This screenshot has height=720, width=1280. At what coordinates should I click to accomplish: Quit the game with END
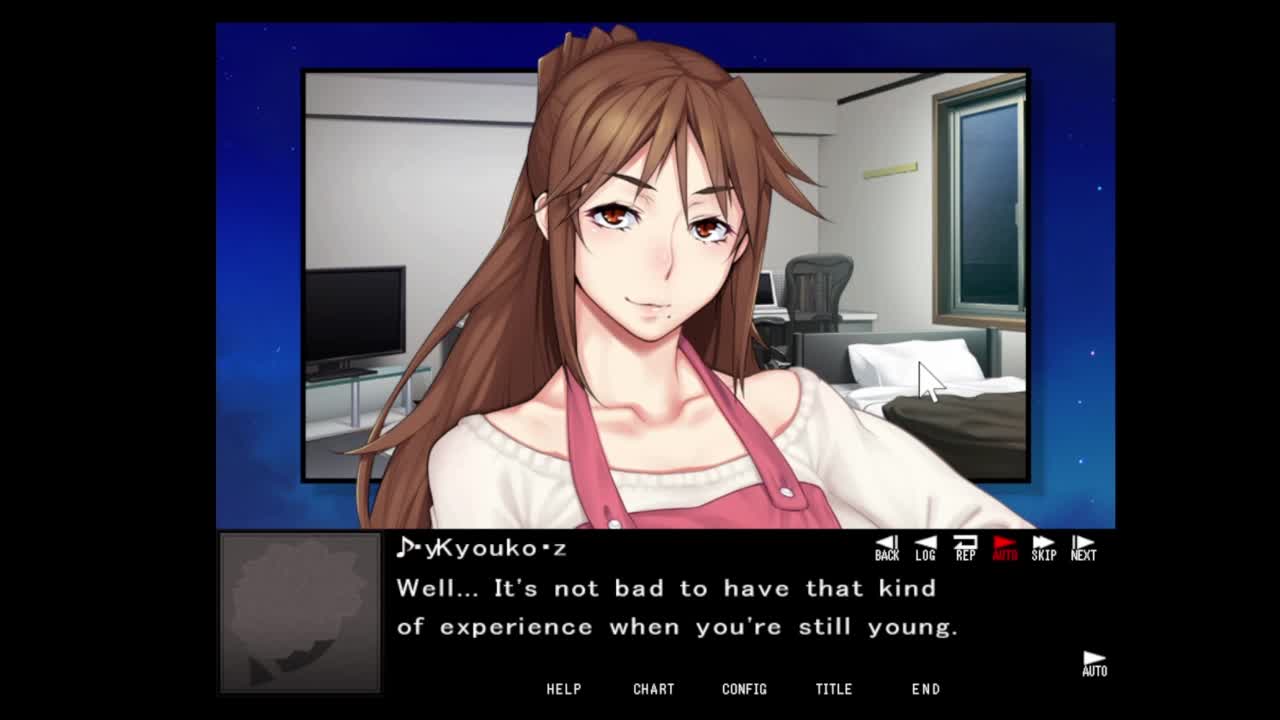[x=926, y=689]
